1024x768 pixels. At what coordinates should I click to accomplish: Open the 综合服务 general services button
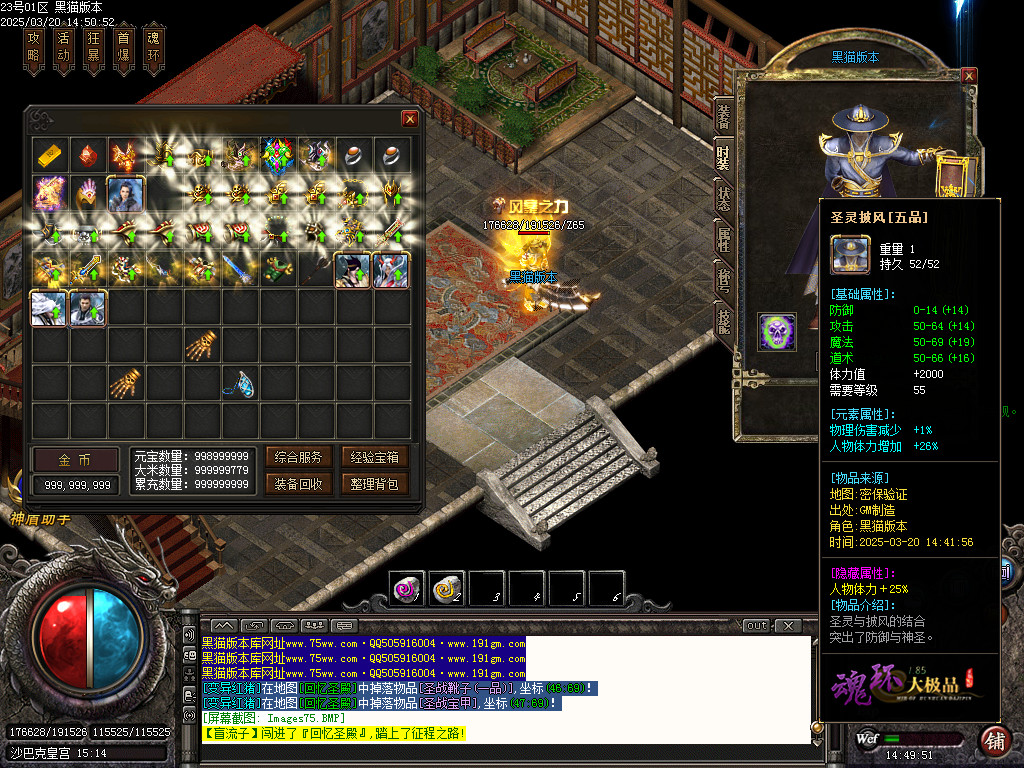pos(298,458)
